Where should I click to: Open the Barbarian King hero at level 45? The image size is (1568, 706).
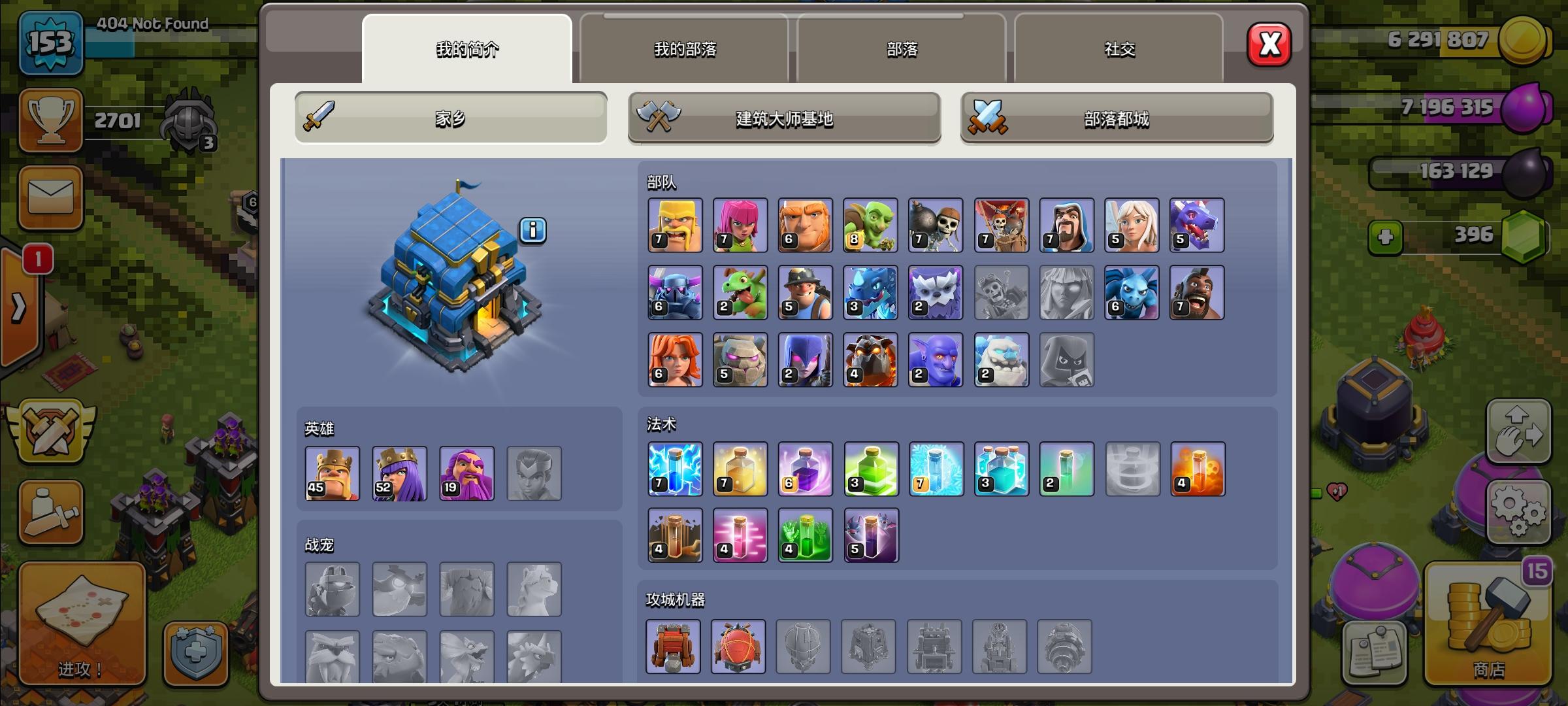point(333,473)
